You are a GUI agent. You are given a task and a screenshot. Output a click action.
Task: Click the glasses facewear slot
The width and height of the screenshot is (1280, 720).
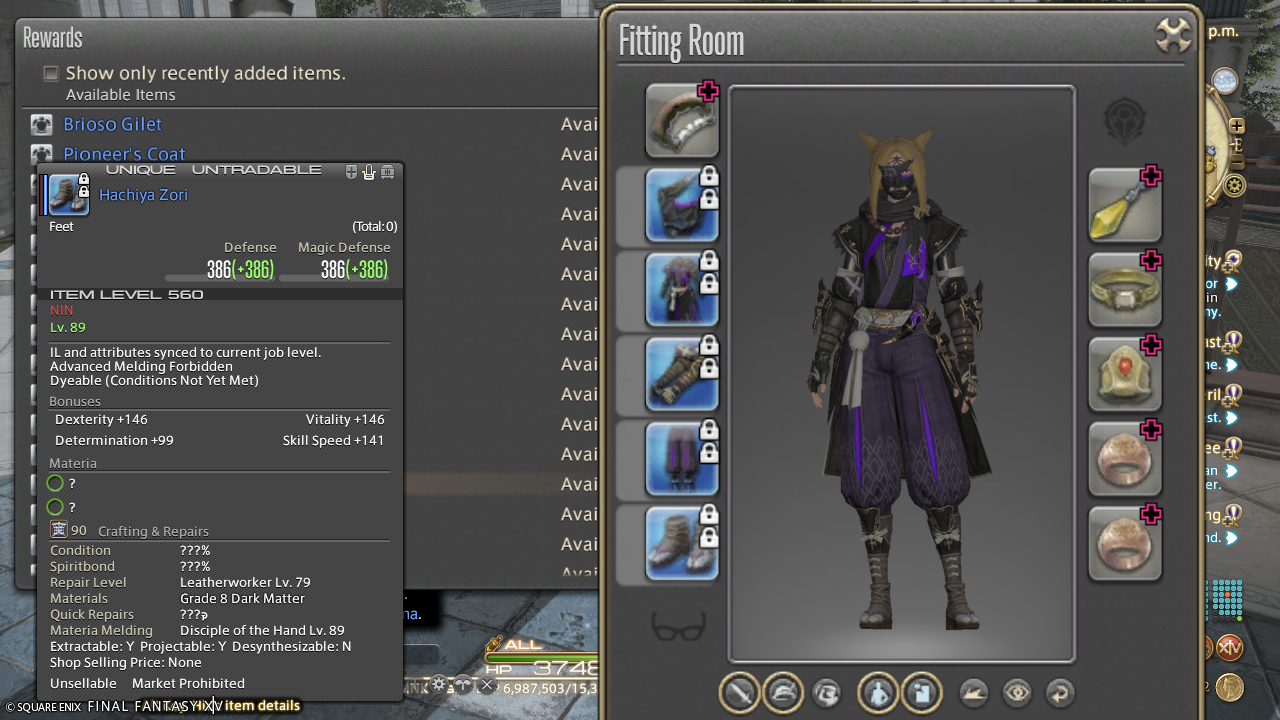[x=679, y=627]
